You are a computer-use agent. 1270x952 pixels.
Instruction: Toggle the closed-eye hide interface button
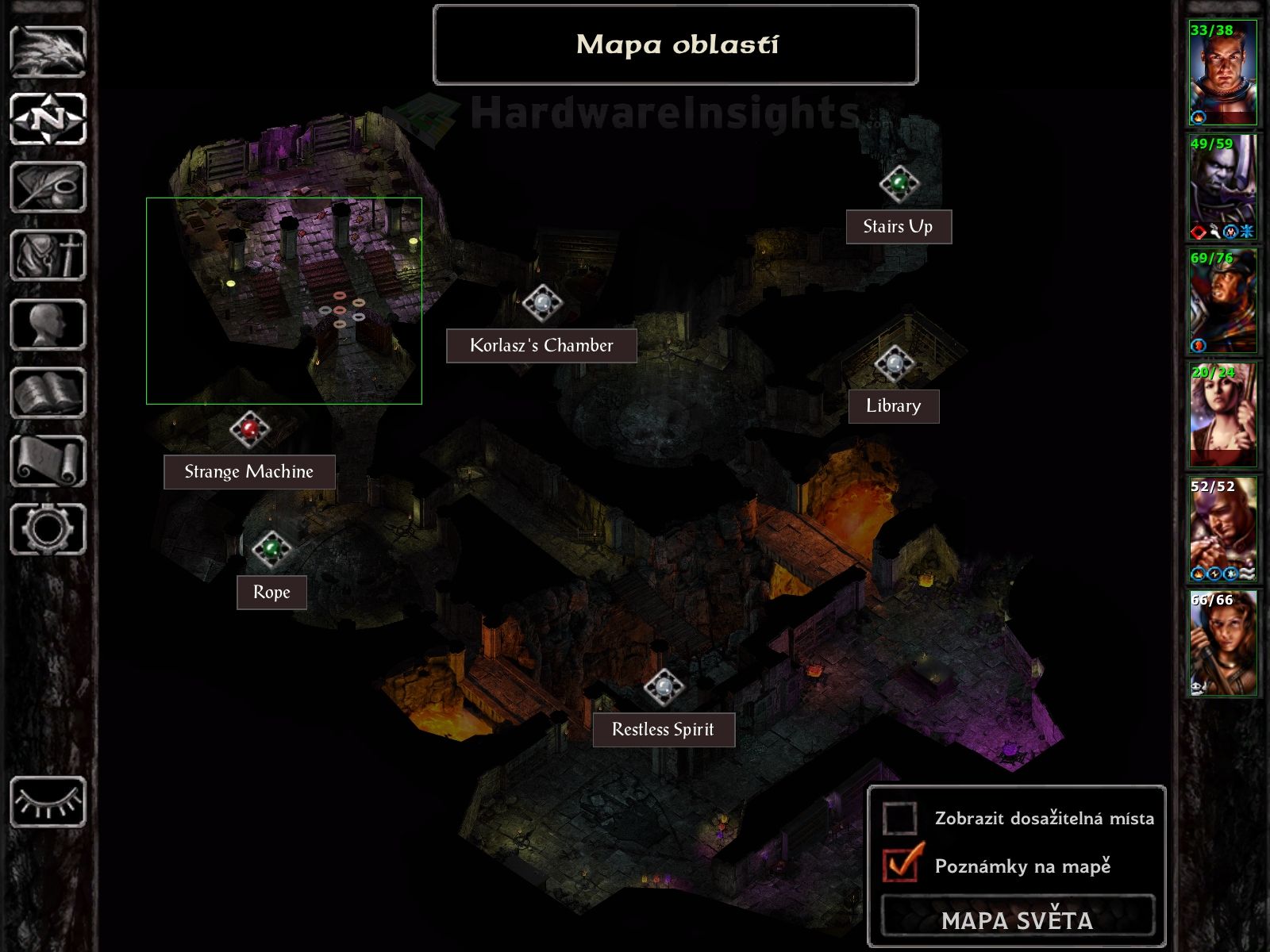[x=48, y=802]
